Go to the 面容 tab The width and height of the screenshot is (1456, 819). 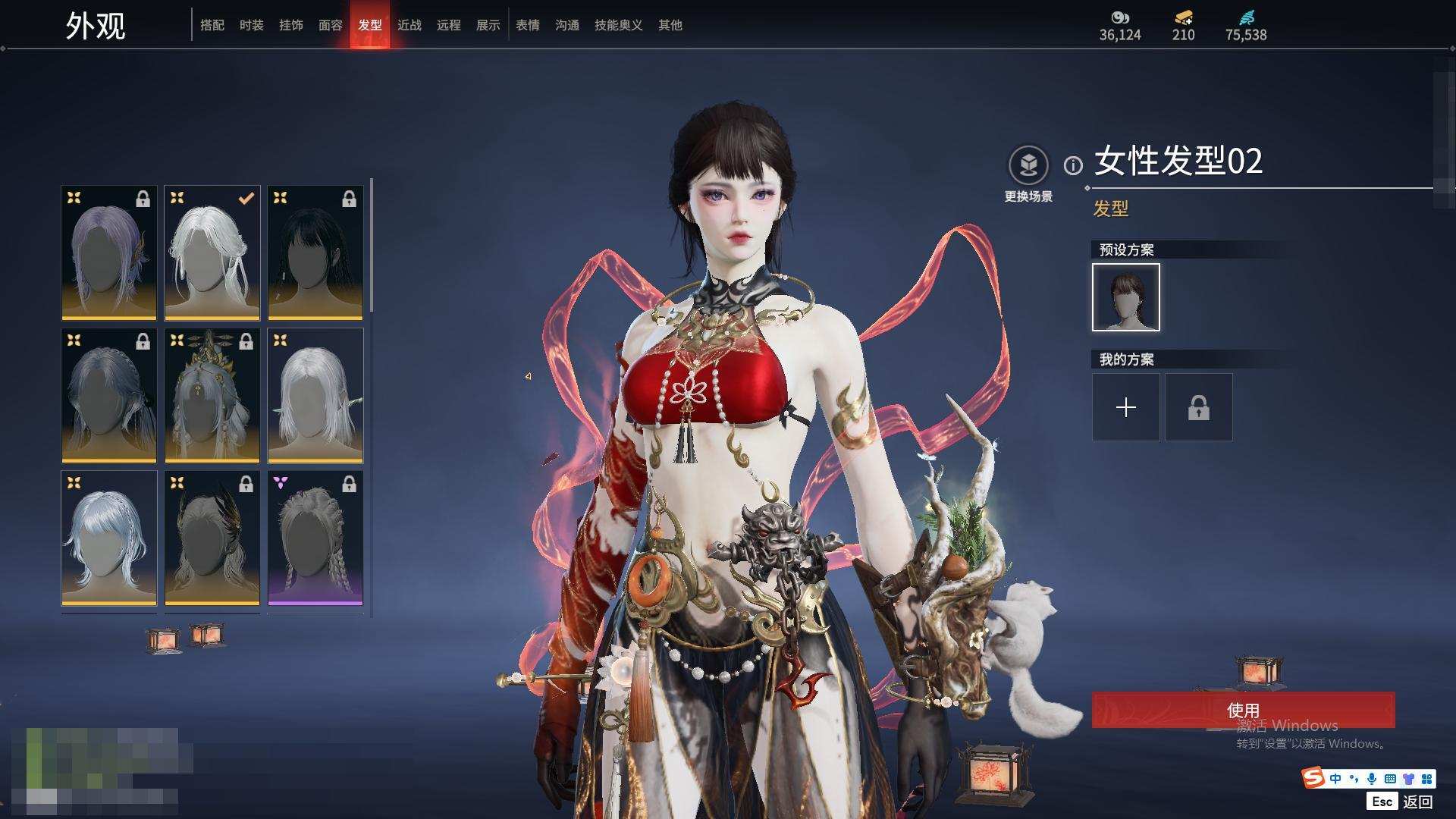coord(330,25)
